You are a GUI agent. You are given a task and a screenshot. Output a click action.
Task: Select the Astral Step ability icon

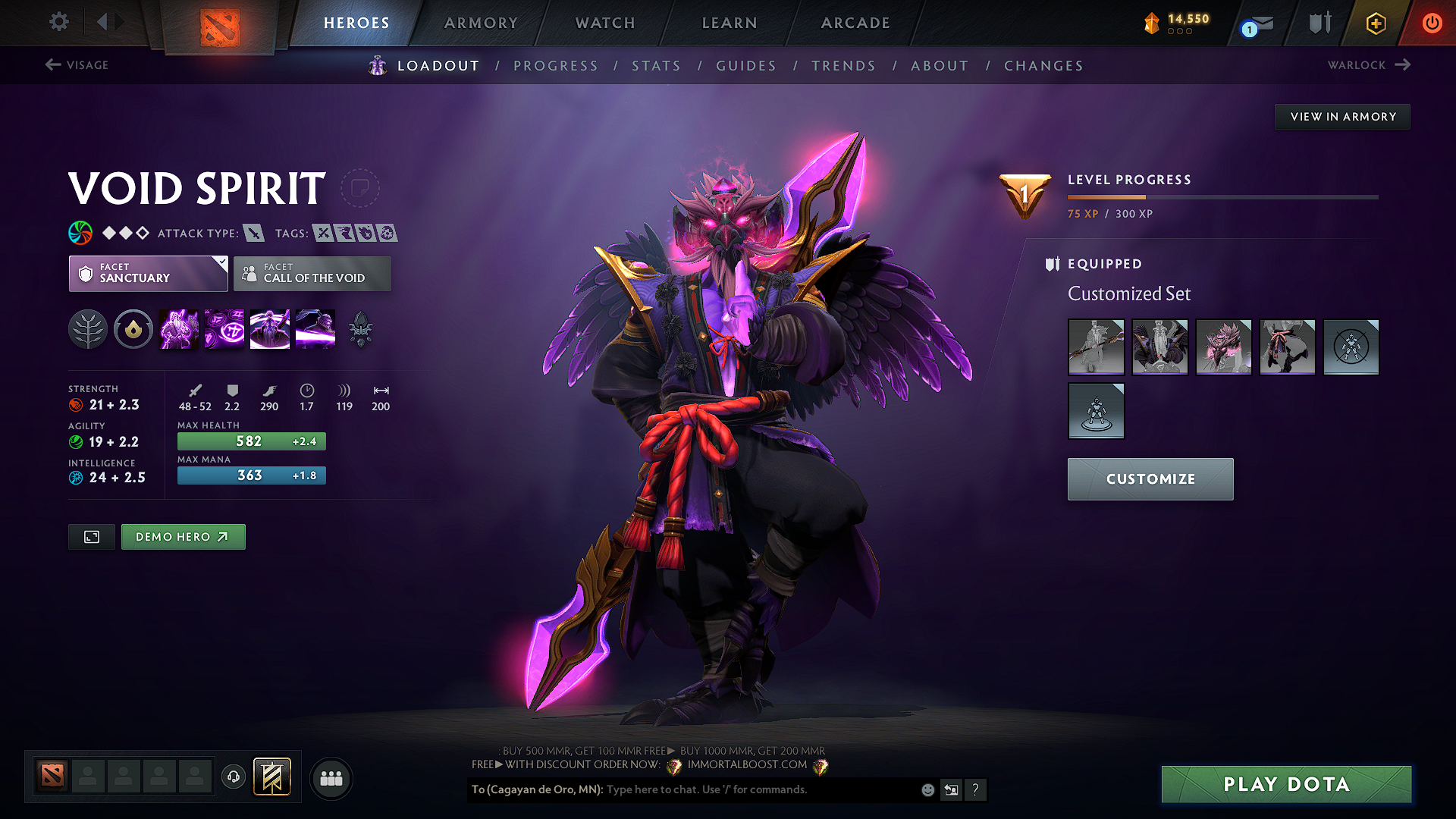[x=315, y=328]
